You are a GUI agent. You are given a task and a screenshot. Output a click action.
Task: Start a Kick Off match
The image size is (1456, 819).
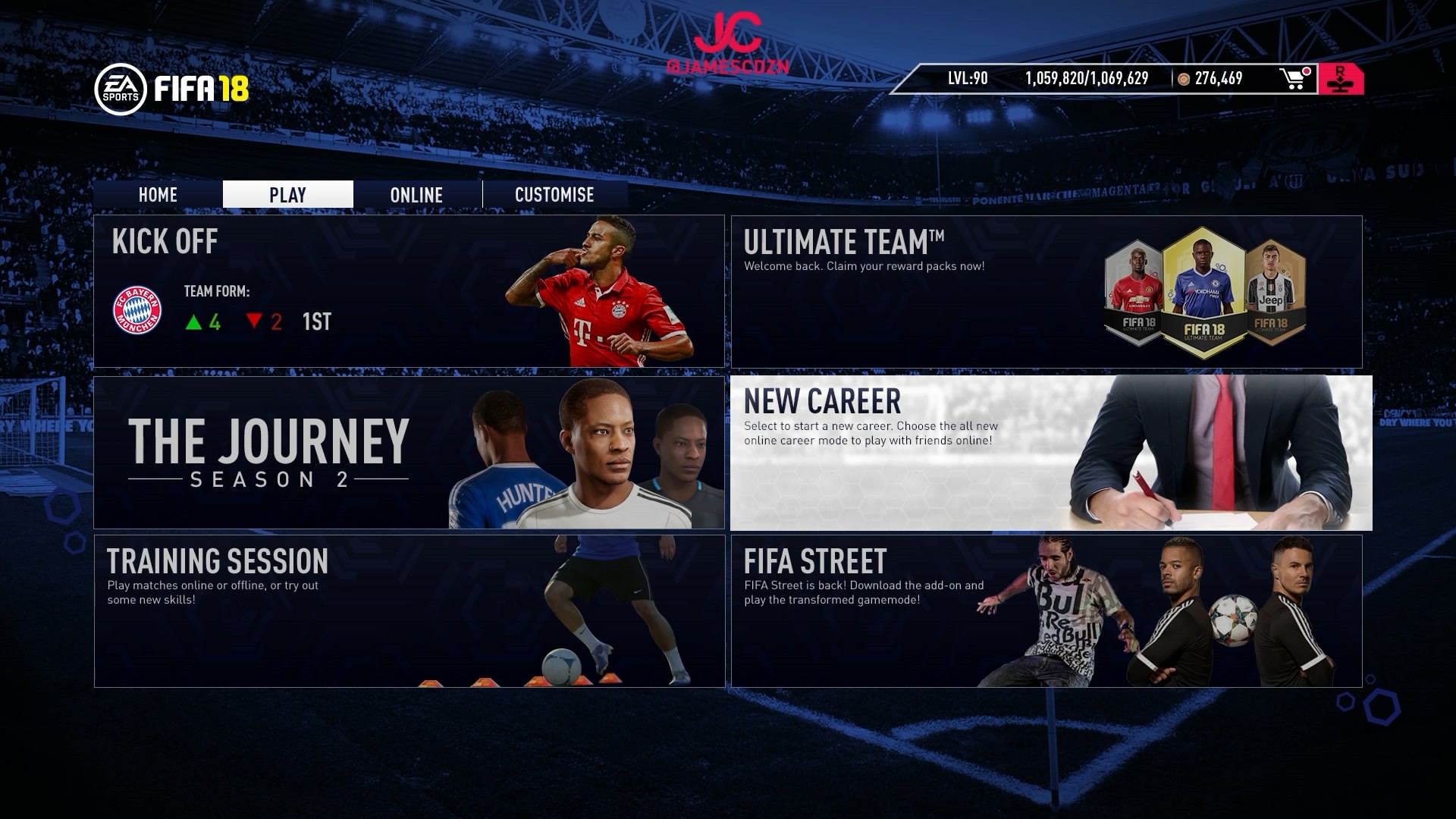(409, 292)
